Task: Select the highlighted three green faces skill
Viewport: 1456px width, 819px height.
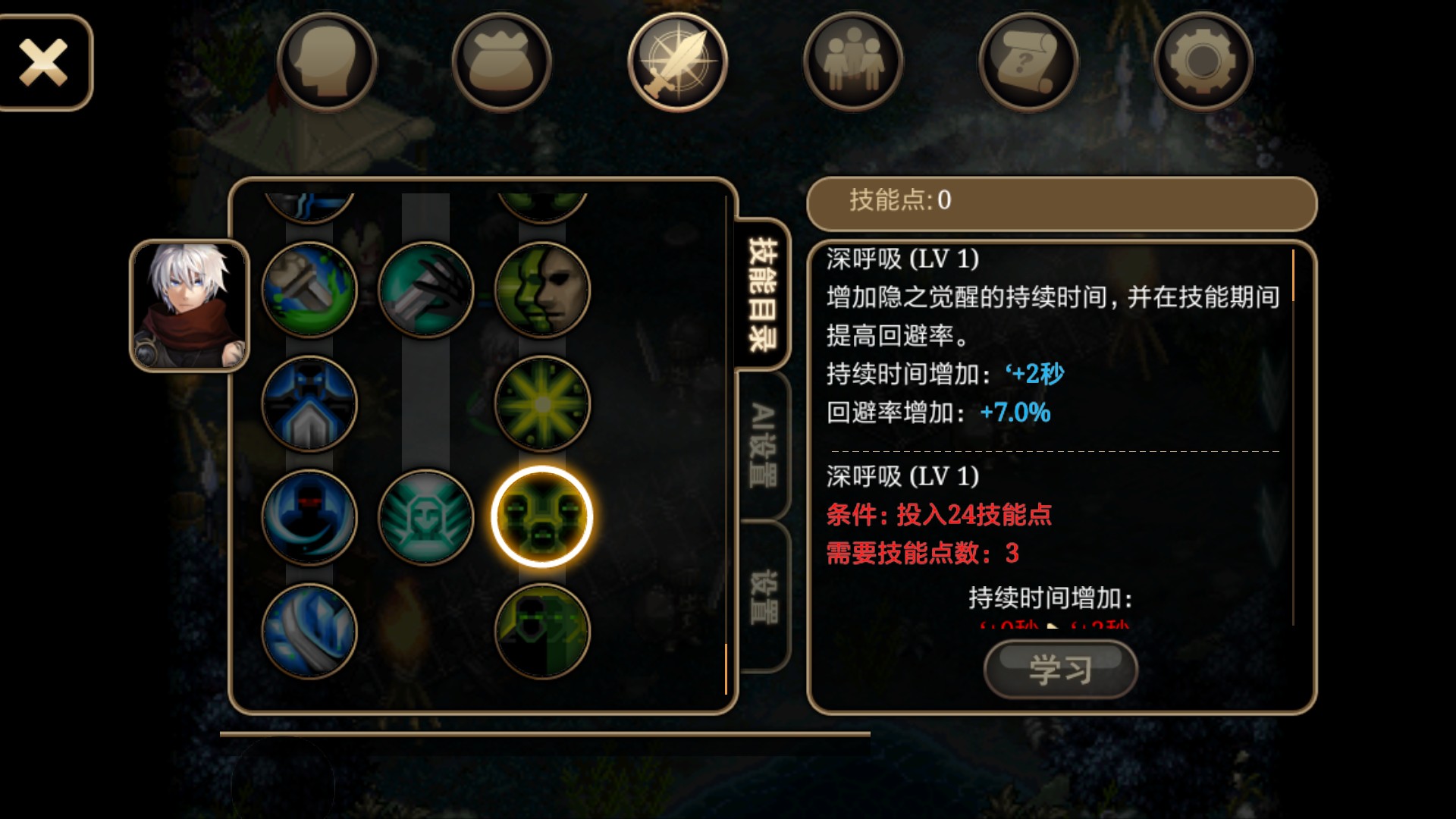Action: pyautogui.click(x=541, y=517)
